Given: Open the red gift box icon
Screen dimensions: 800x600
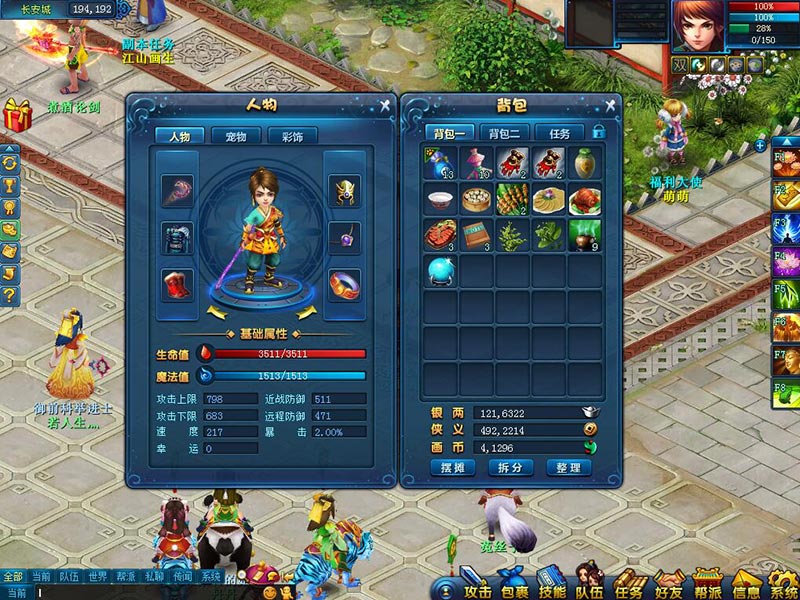Looking at the screenshot, I should click(17, 115).
